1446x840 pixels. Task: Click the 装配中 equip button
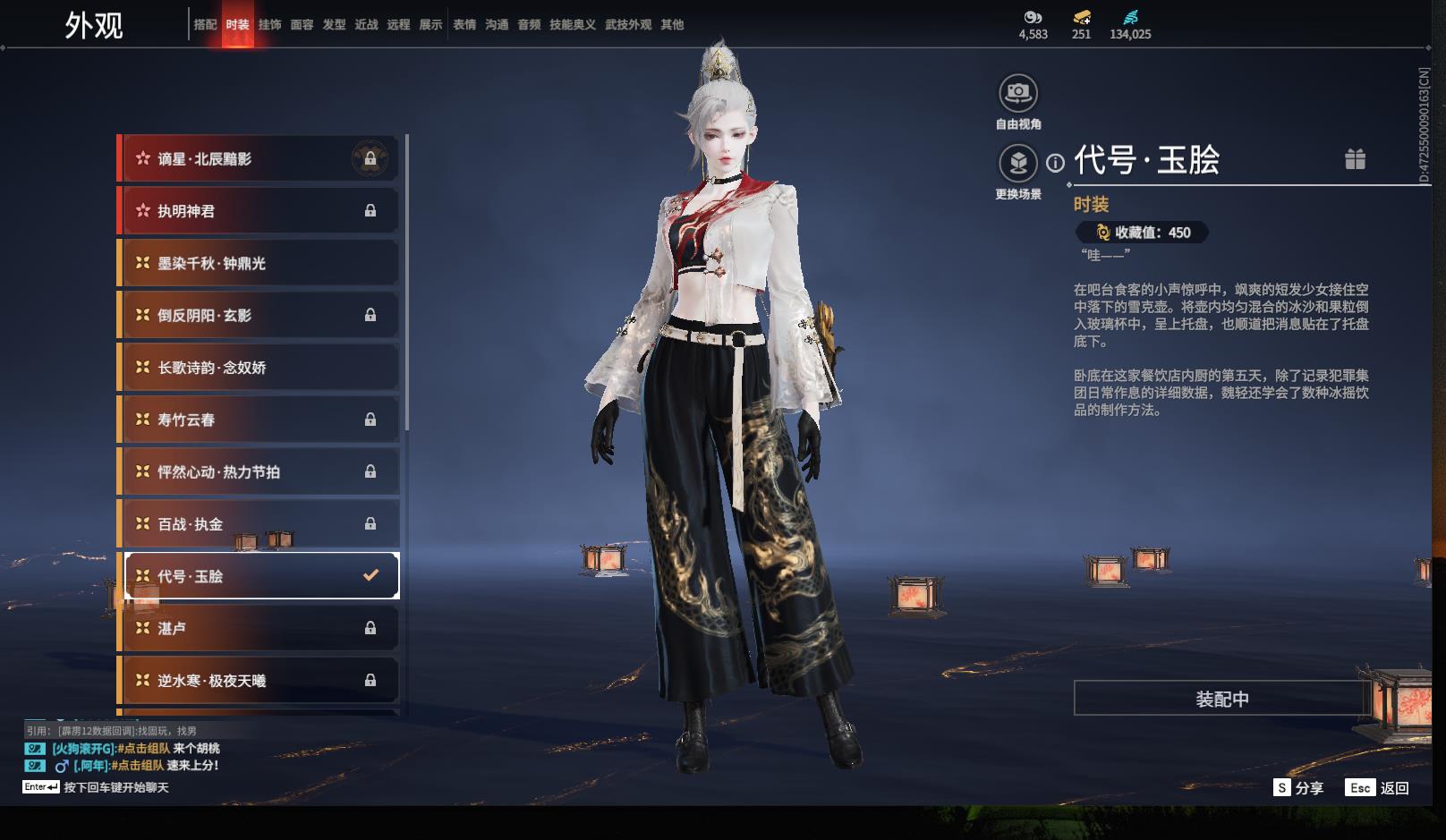click(x=1221, y=699)
